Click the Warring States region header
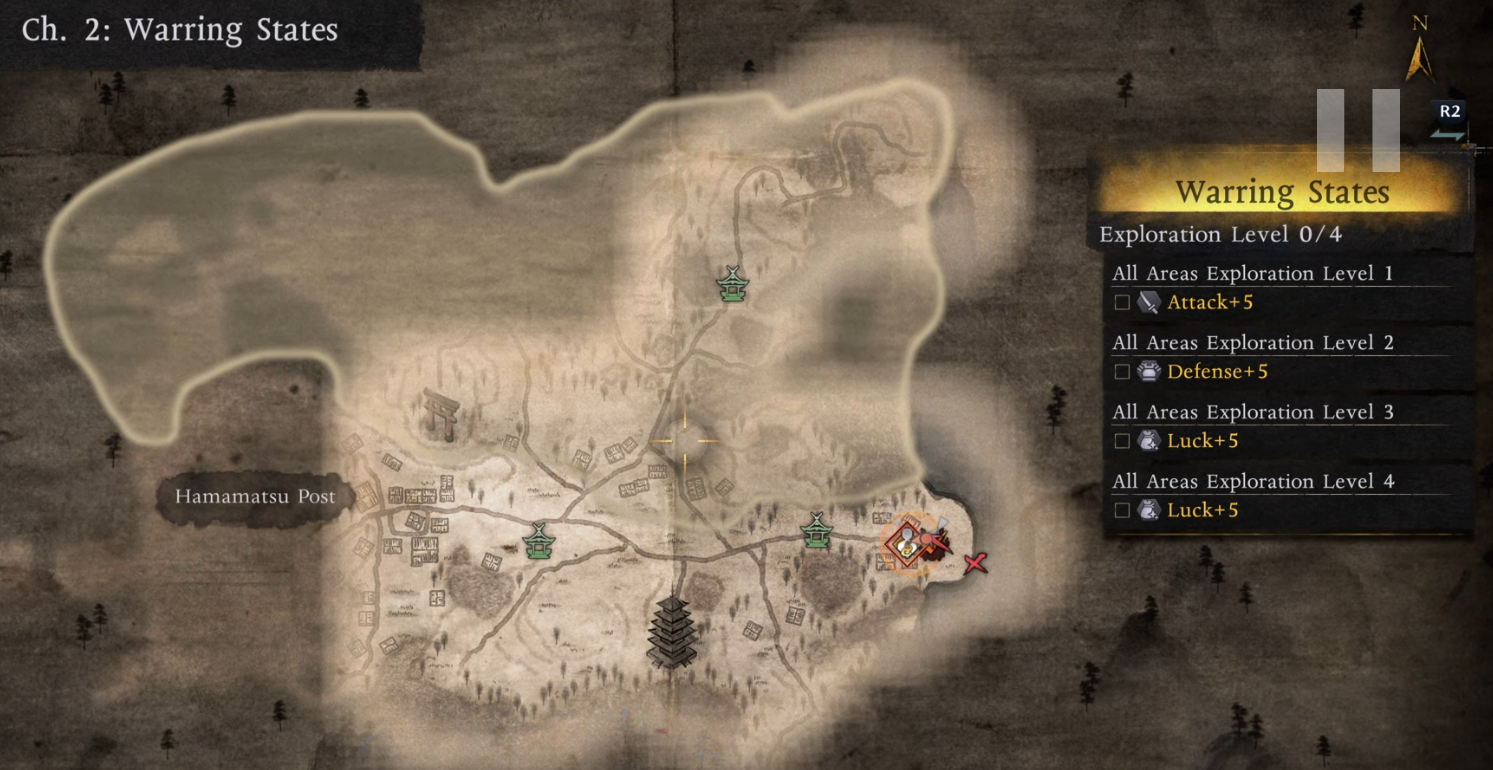This screenshot has width=1493, height=770. point(1282,192)
